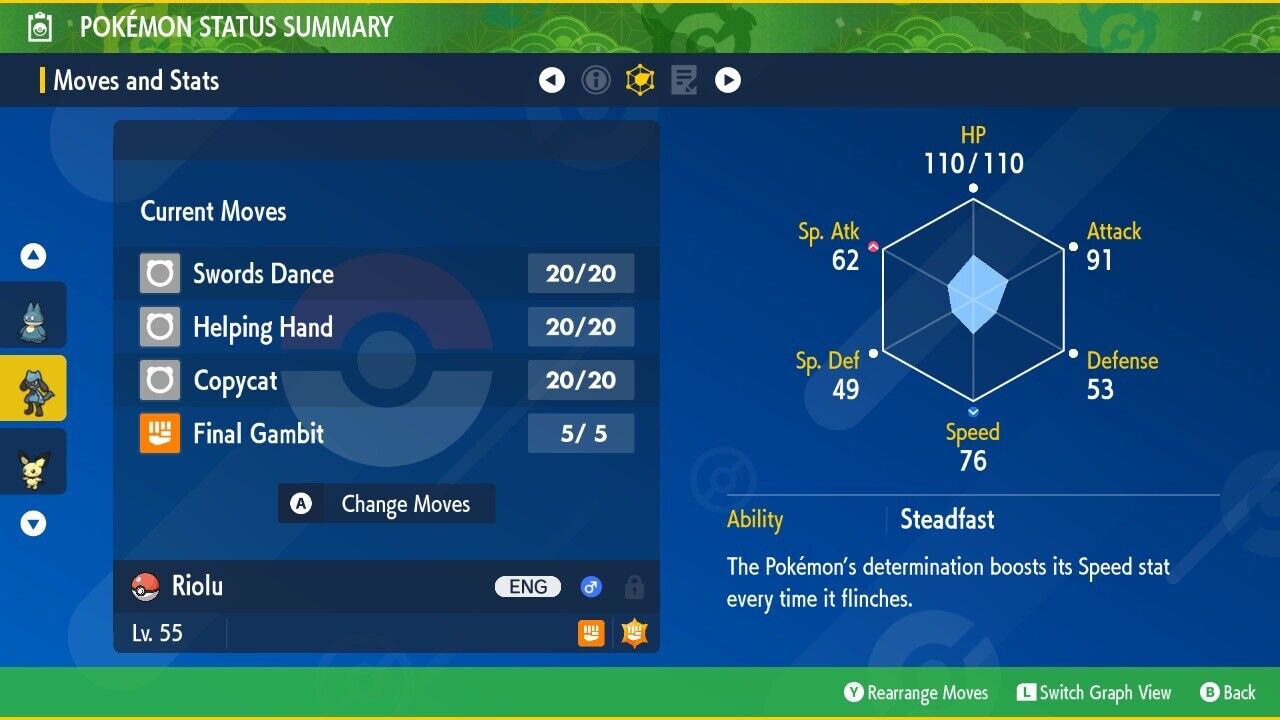The height and width of the screenshot is (720, 1280).
Task: Pick the Final Gambit move
Action: pos(385,433)
